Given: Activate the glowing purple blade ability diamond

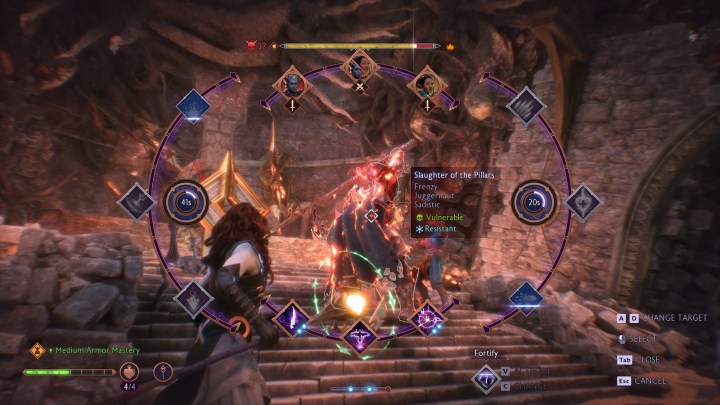Looking at the screenshot, I should point(294,319).
